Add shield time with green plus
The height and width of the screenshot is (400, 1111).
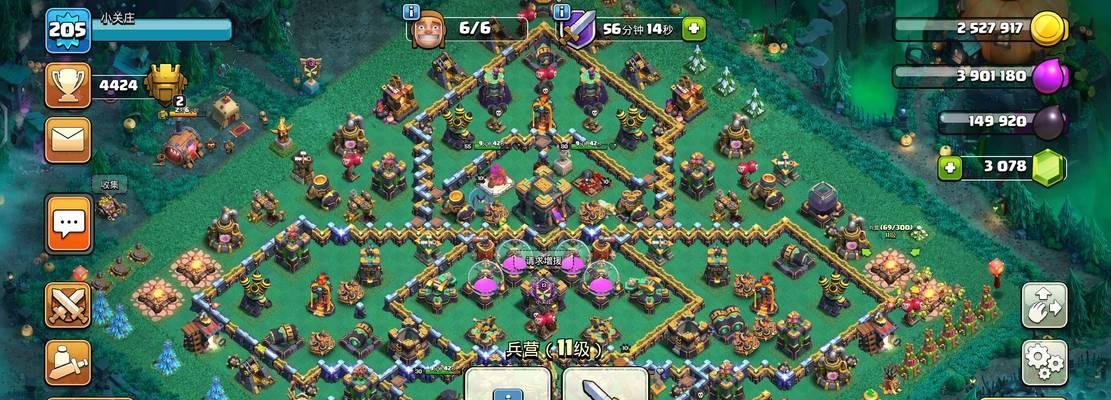pos(693,28)
